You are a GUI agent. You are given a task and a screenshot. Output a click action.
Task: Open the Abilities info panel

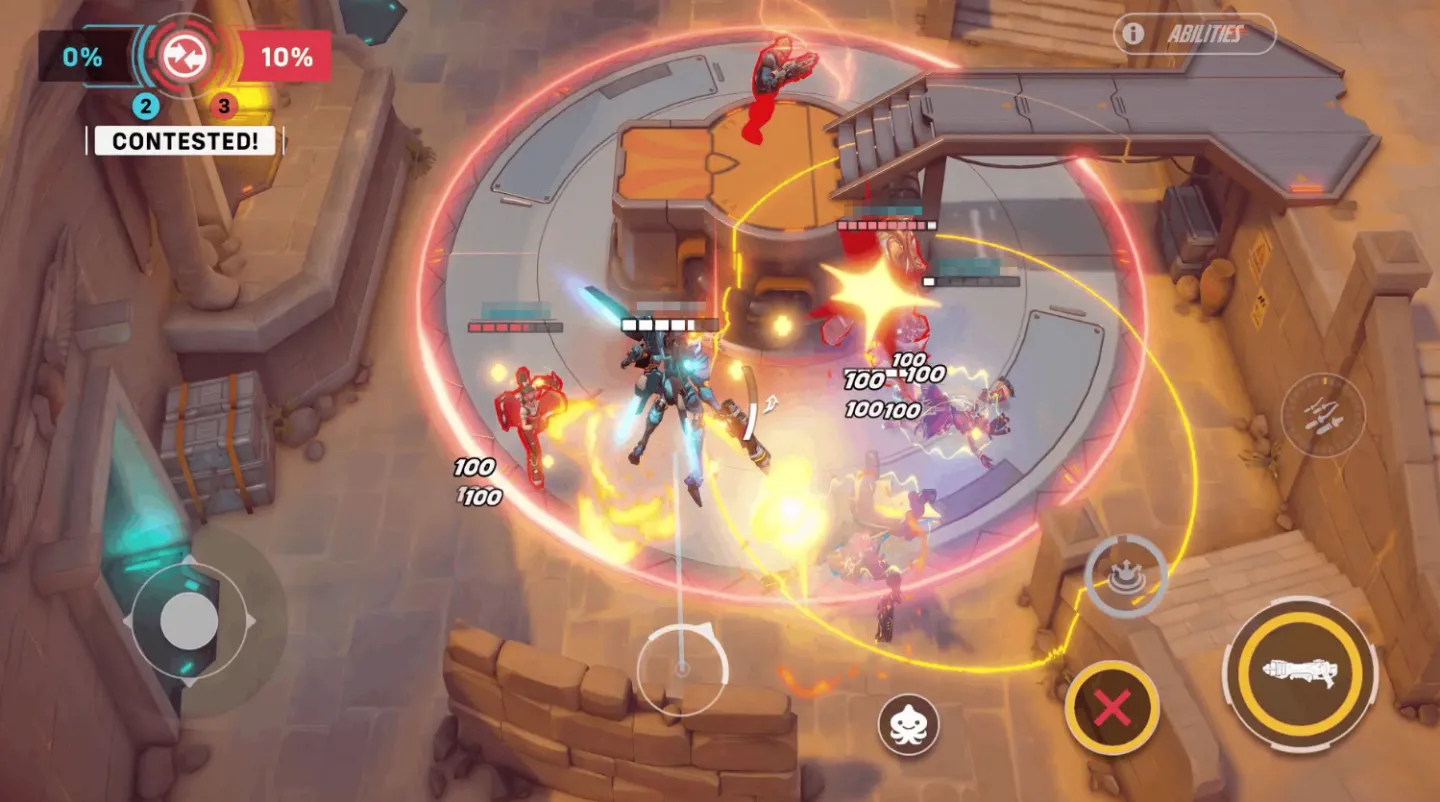coord(1194,34)
